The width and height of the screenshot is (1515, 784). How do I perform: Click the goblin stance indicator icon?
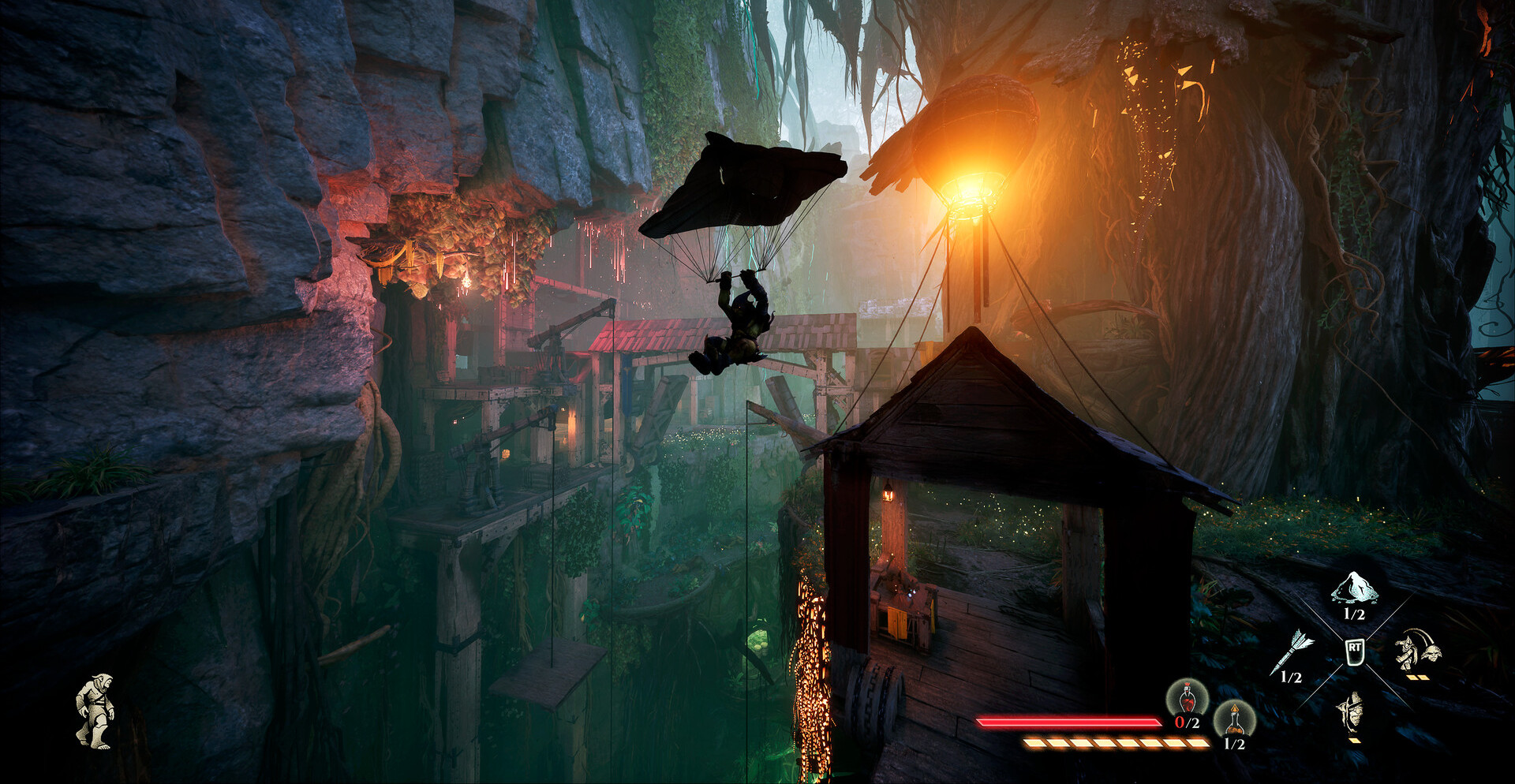click(95, 710)
